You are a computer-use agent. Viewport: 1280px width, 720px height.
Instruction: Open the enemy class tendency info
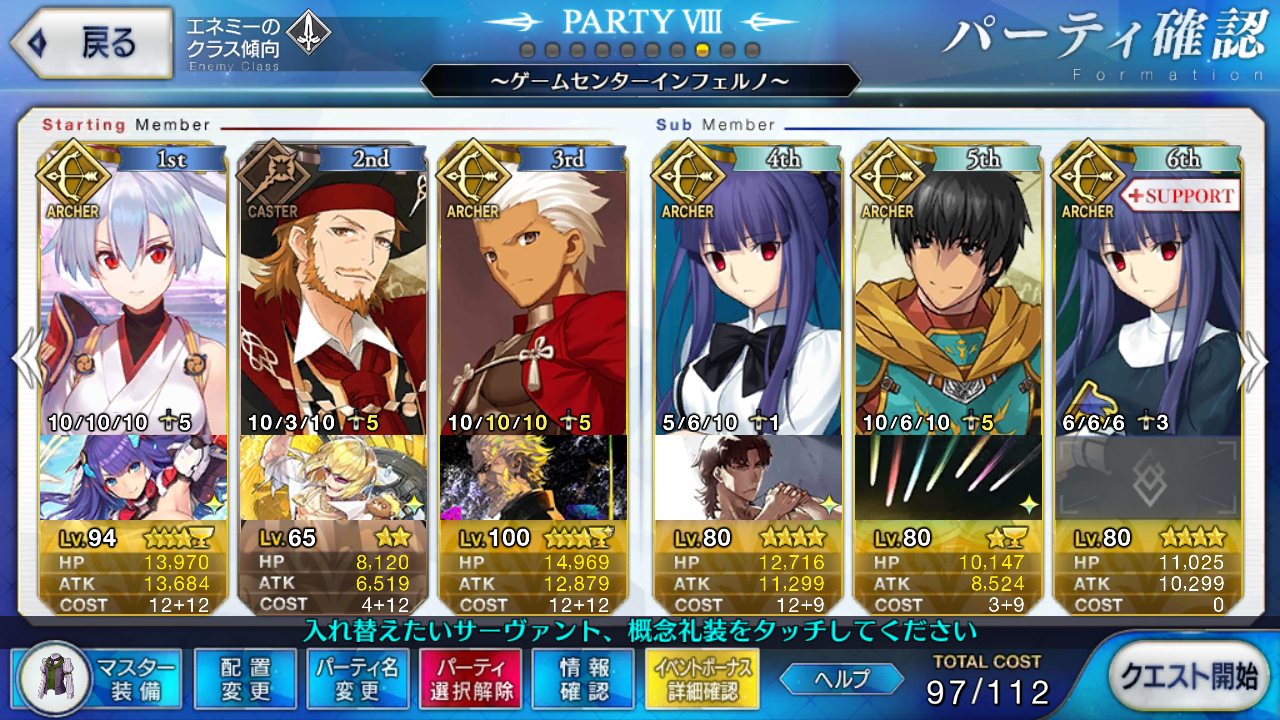point(258,41)
